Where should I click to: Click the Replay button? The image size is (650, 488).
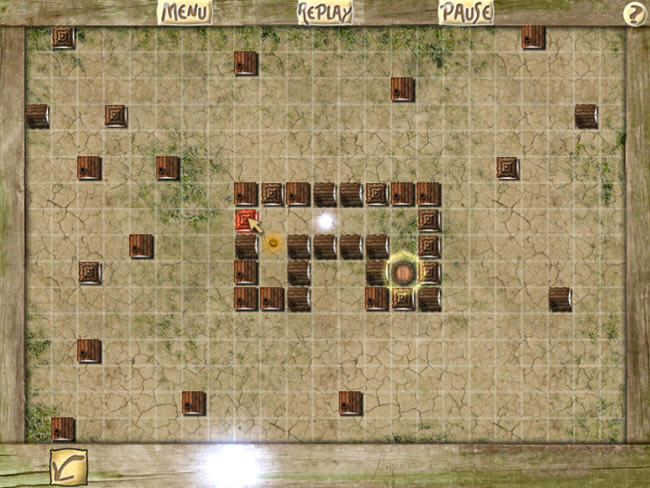(325, 12)
